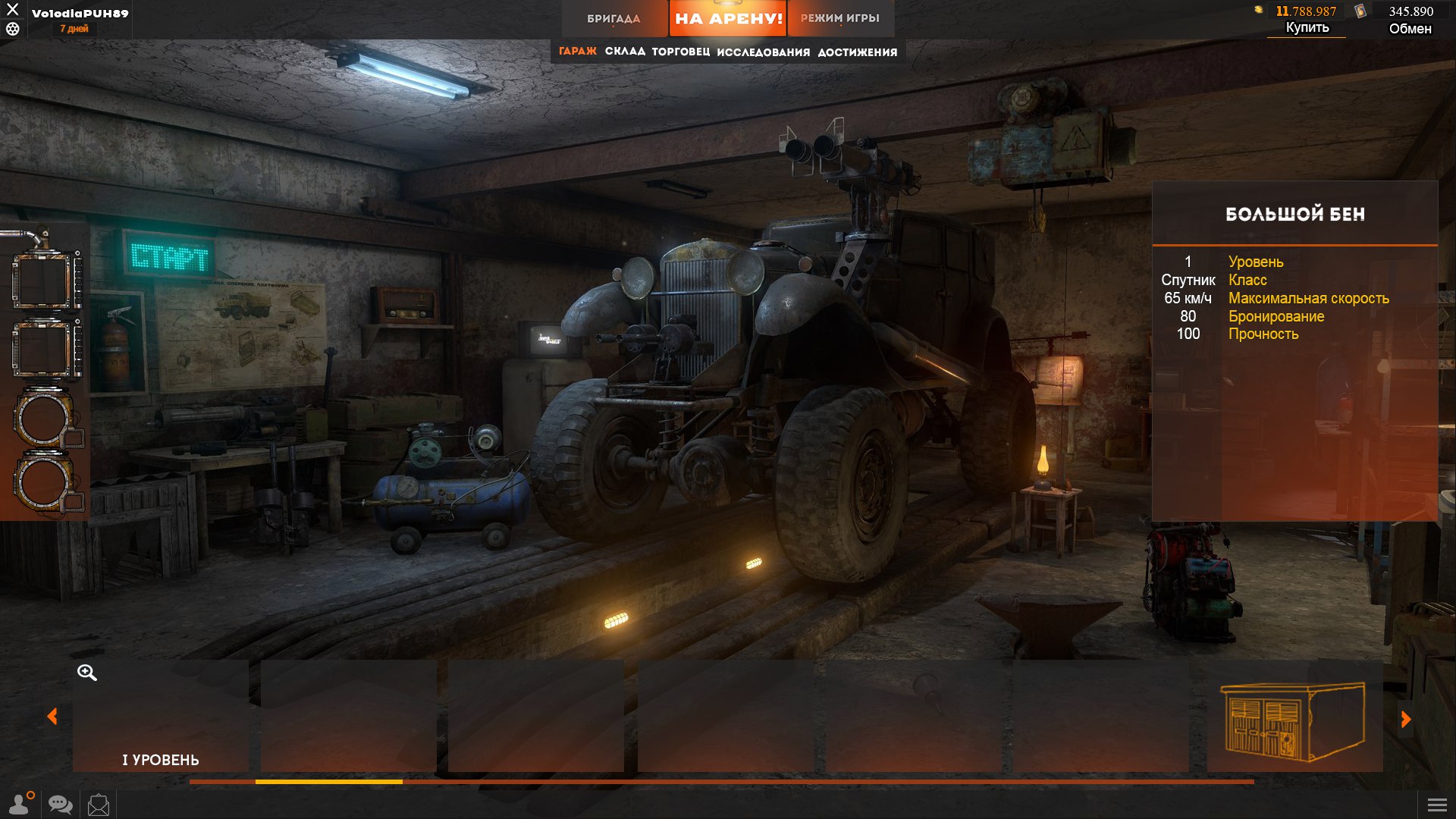Show the ДОСТИЖЕНИЯ tab
Screen dimensions: 1456x819
[858, 52]
